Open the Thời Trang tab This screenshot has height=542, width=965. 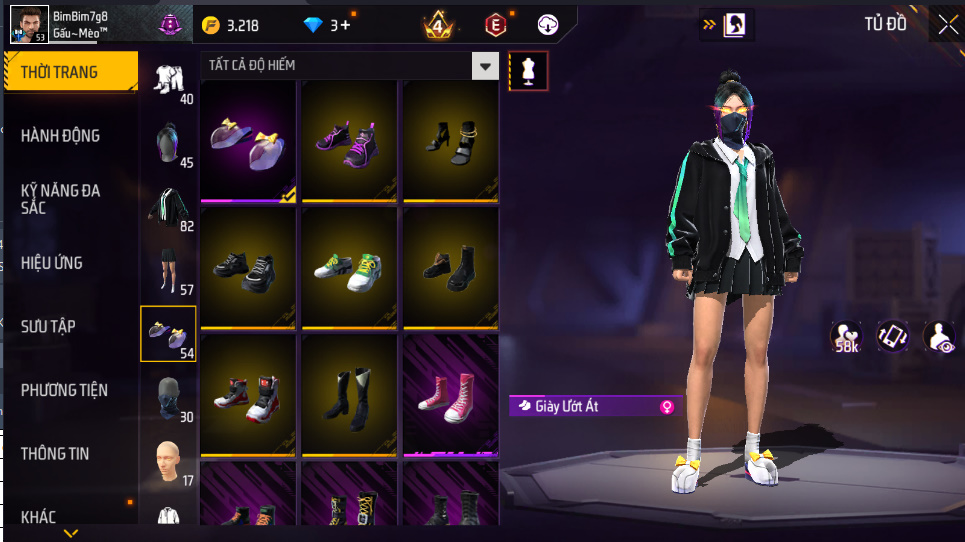coord(69,72)
